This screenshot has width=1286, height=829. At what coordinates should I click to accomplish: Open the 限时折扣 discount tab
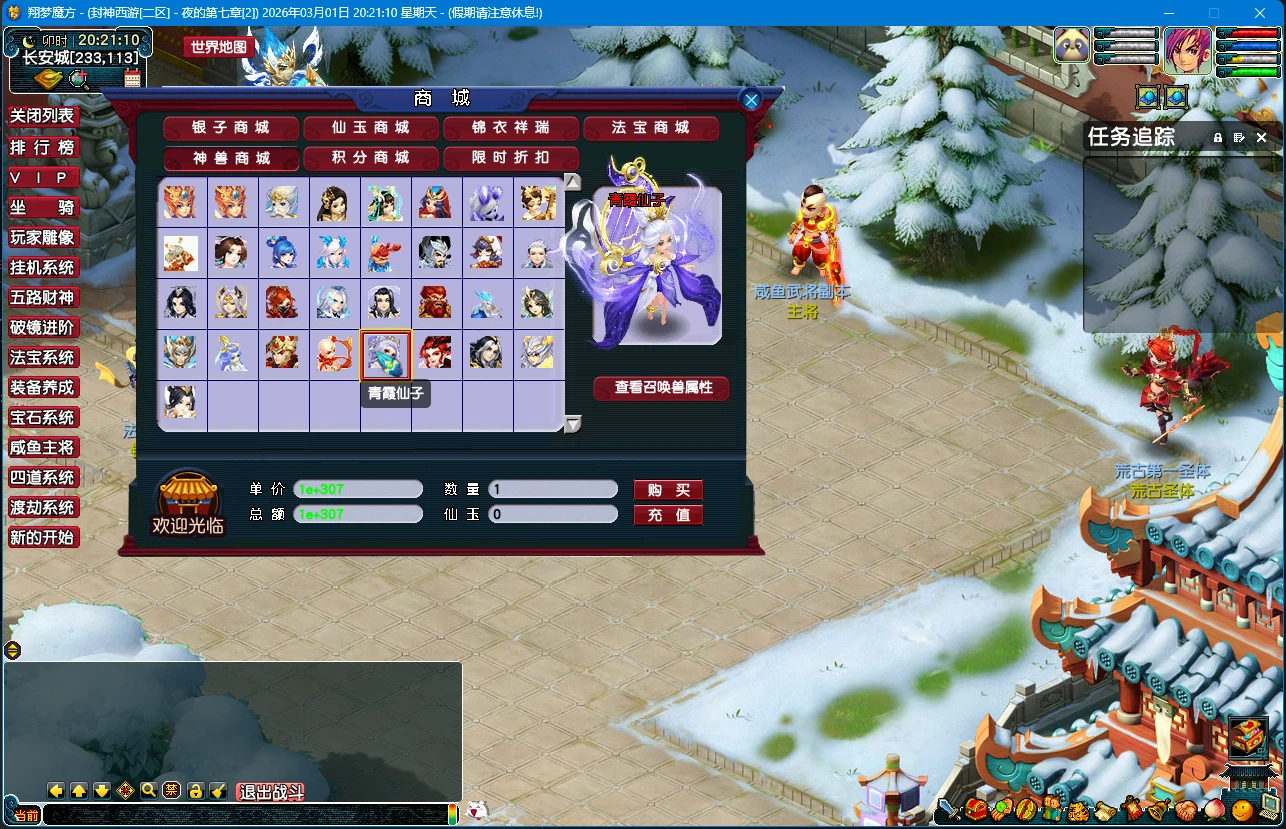512,158
